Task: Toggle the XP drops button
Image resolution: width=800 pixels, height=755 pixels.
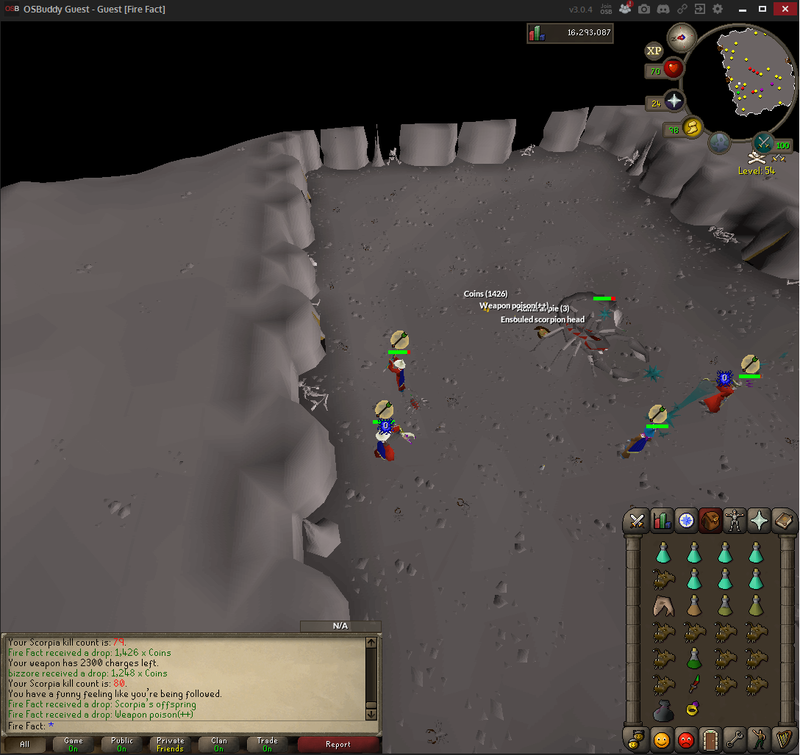Action: [655, 50]
